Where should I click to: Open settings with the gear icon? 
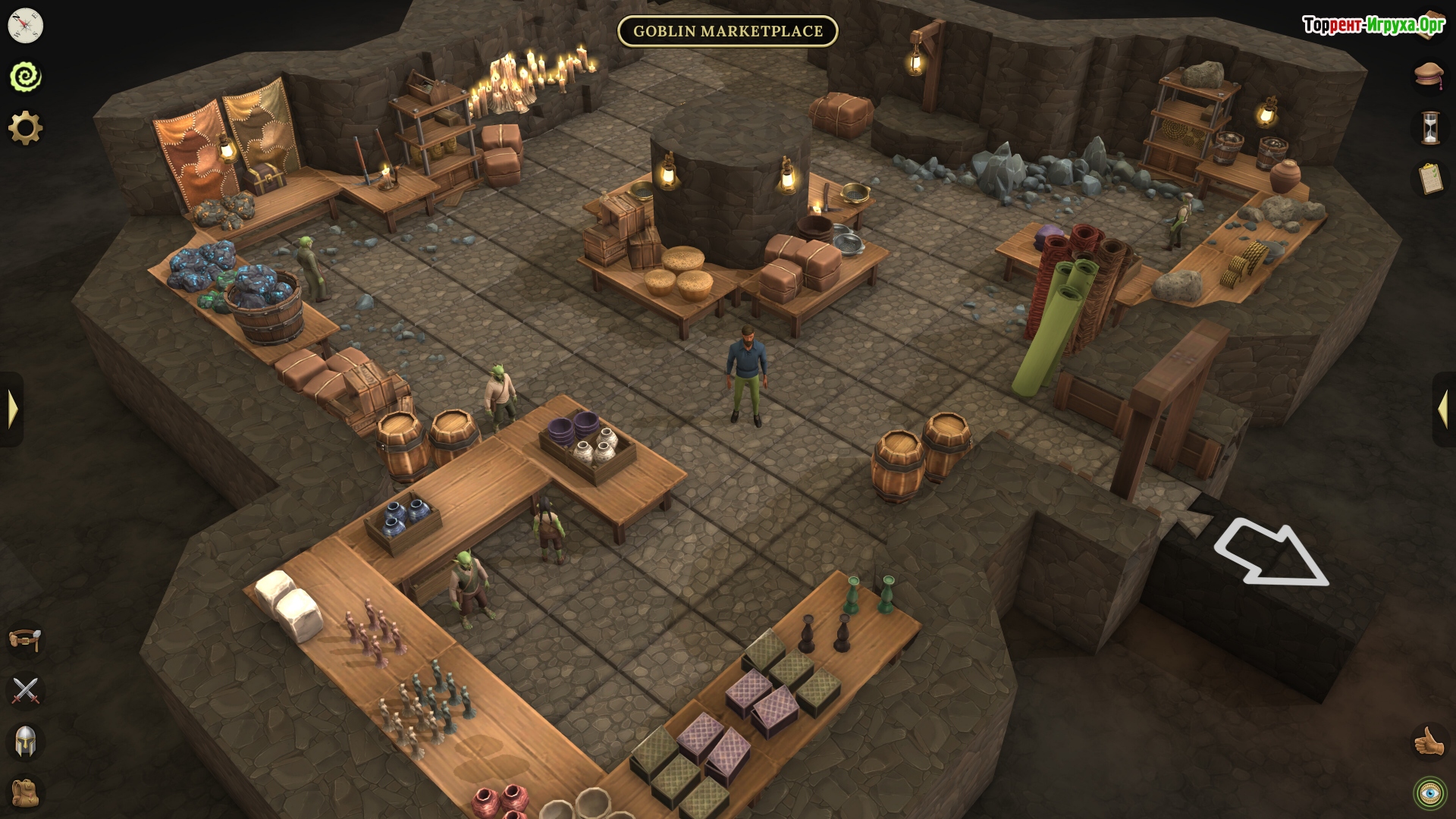pos(26,127)
